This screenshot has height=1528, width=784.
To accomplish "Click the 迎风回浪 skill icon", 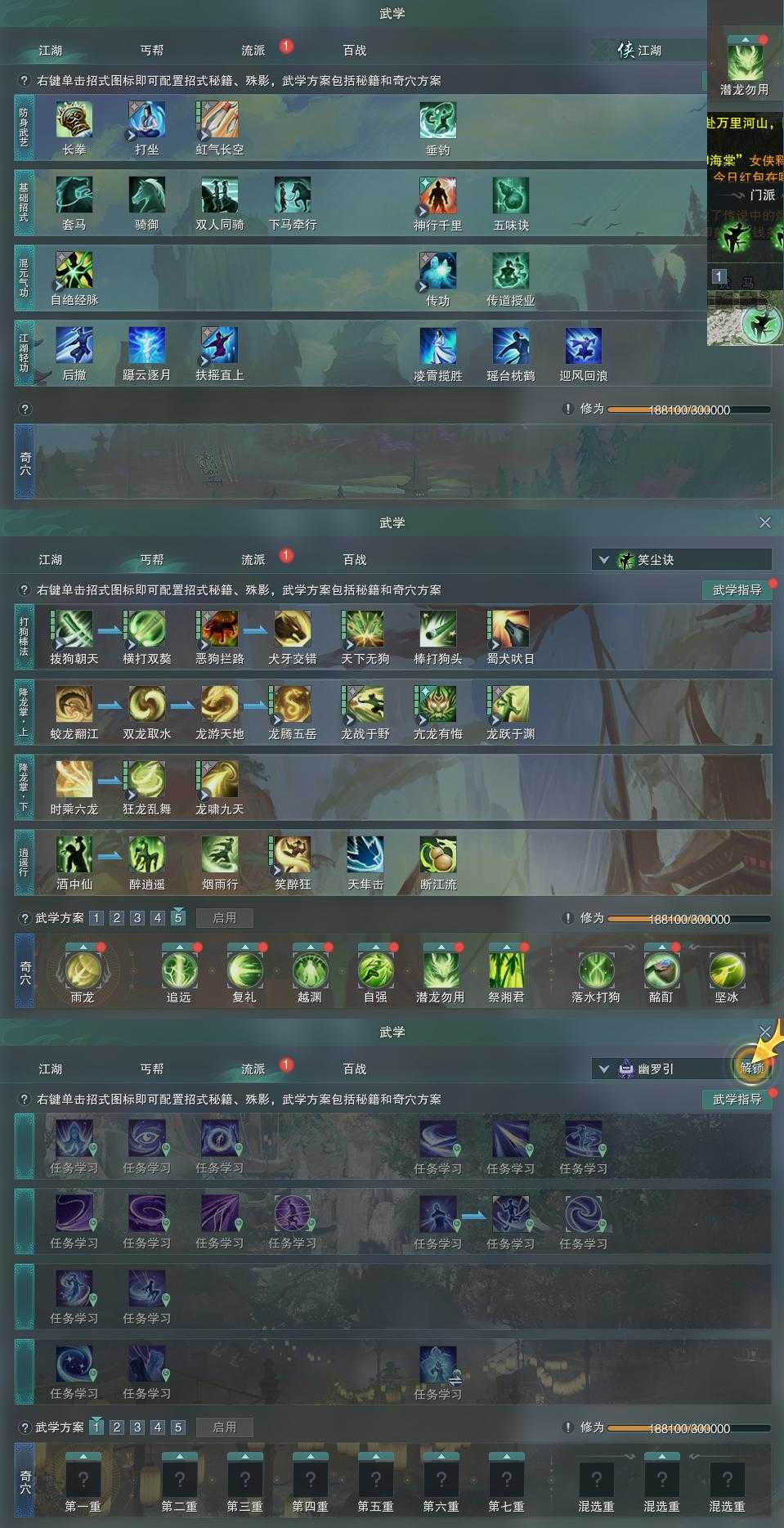I will click(583, 346).
